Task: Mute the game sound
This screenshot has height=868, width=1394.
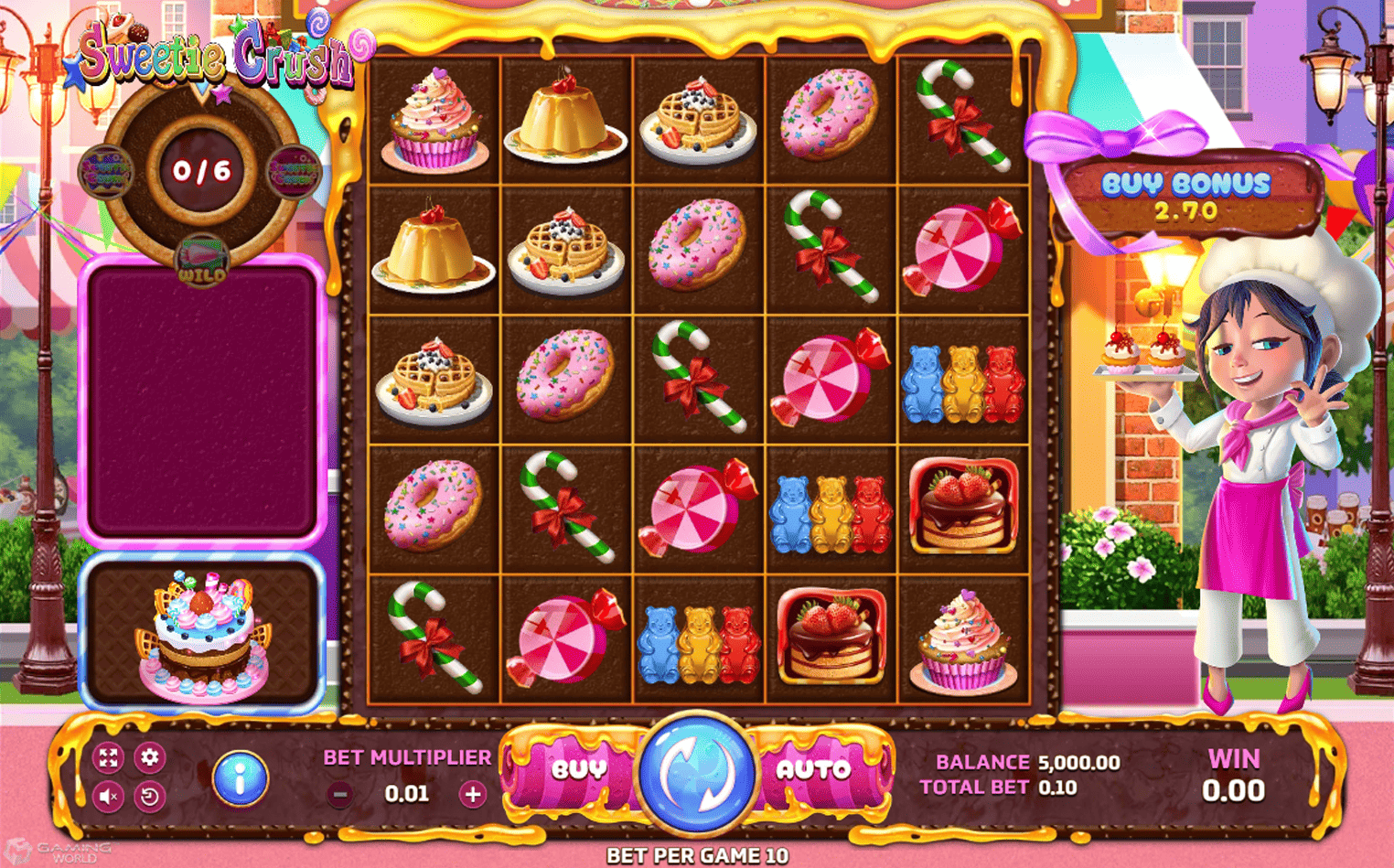Action: [110, 796]
